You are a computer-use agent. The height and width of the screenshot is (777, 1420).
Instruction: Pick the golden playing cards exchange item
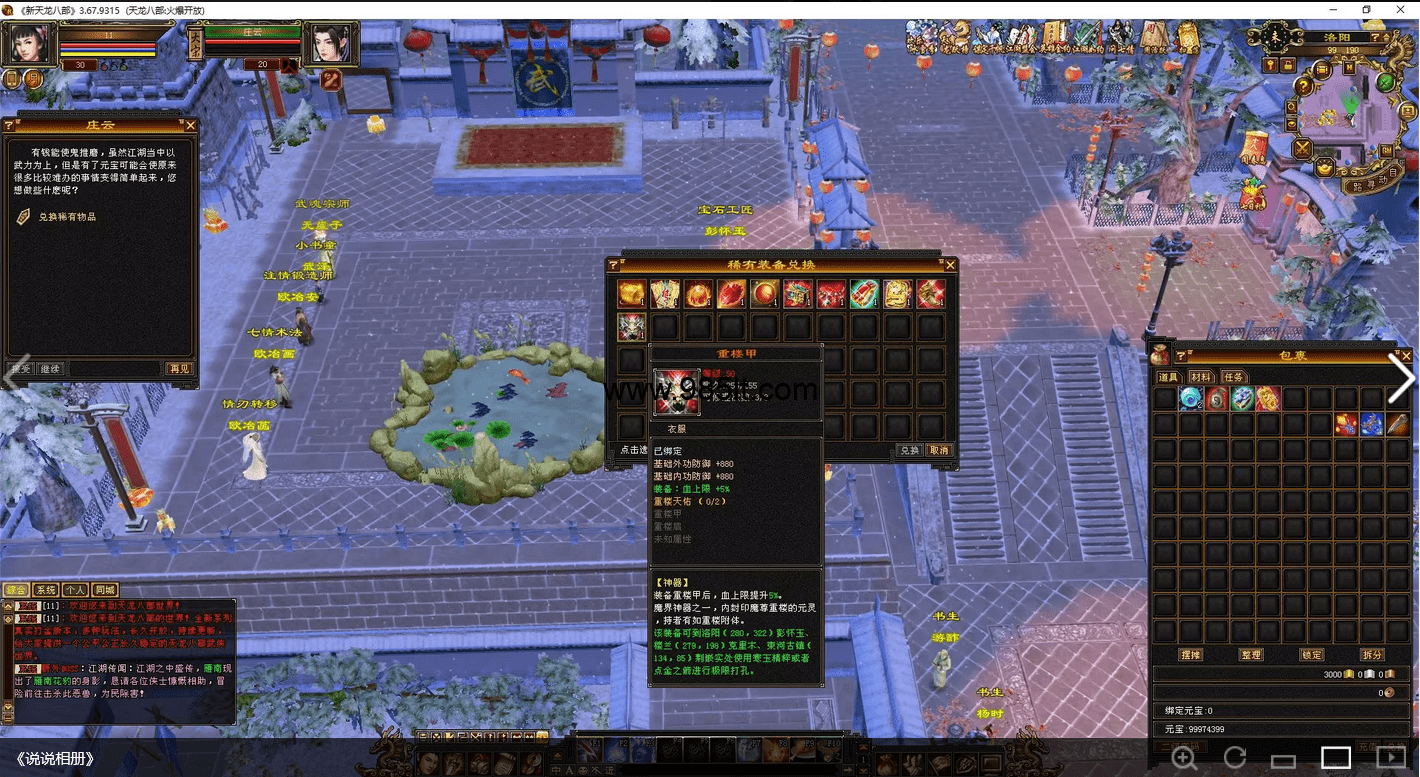[x=664, y=294]
